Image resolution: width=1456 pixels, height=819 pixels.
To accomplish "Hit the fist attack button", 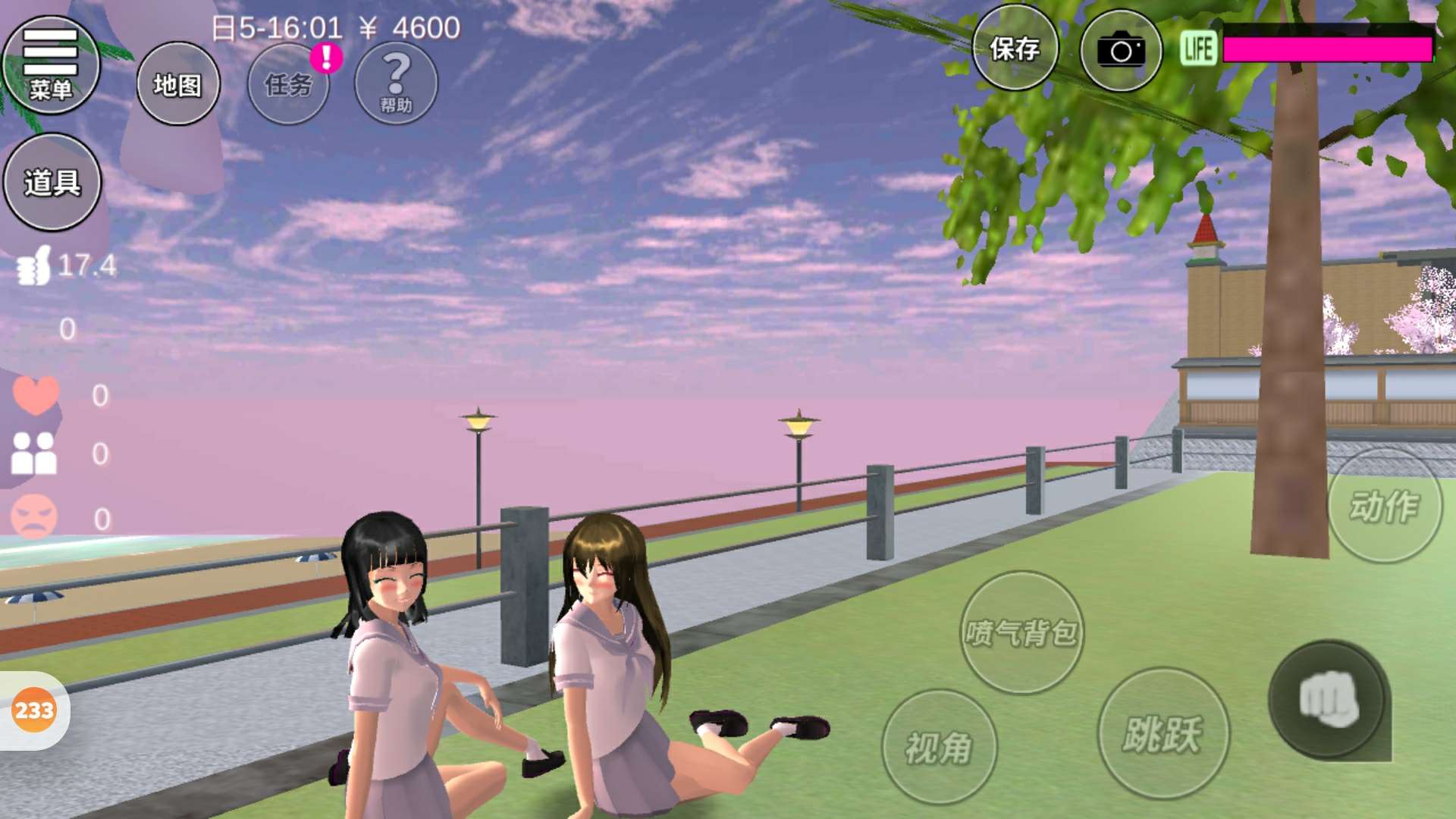I will click(x=1328, y=700).
